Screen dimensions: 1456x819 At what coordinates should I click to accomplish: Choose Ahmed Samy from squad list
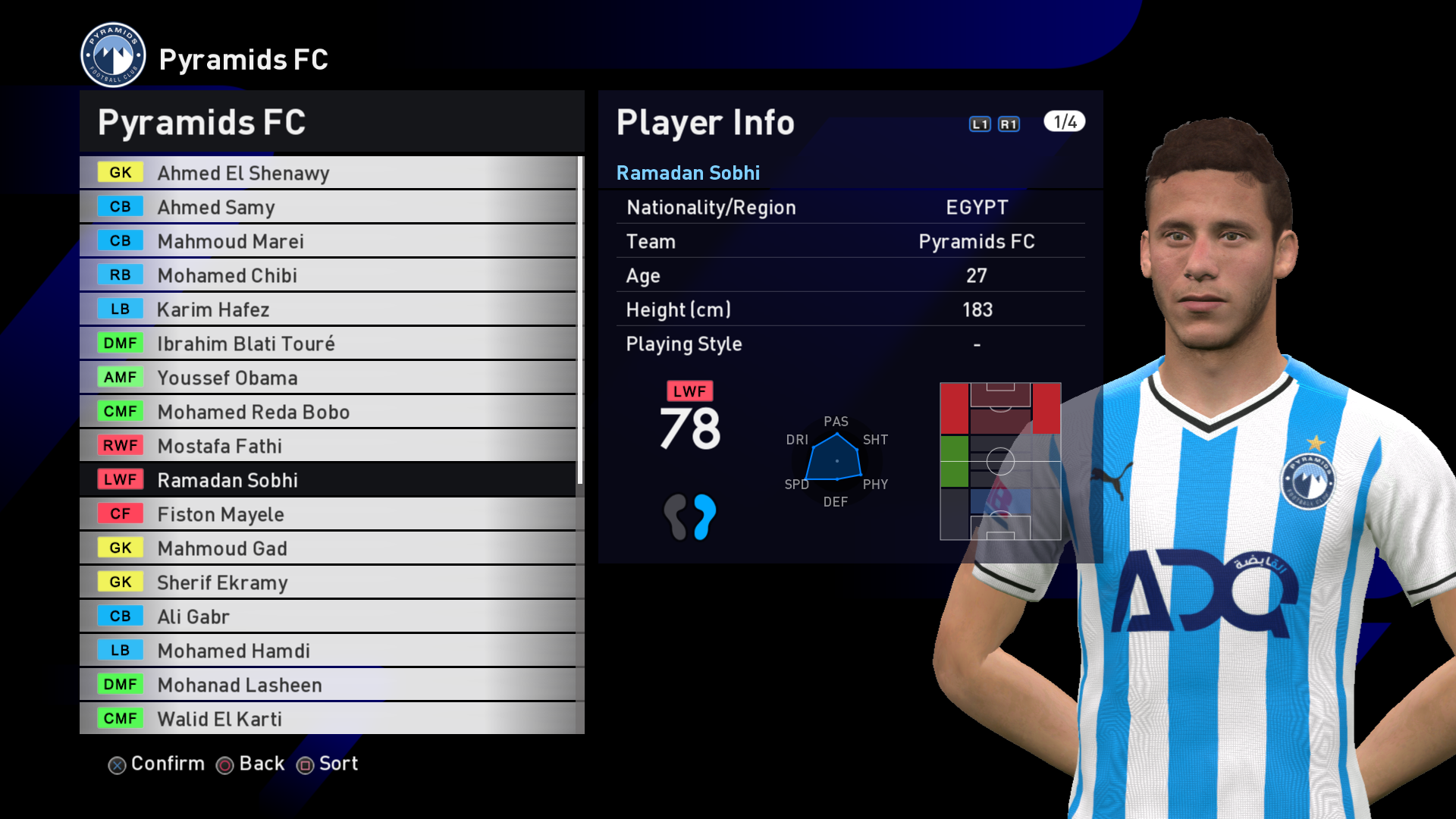[x=328, y=207]
